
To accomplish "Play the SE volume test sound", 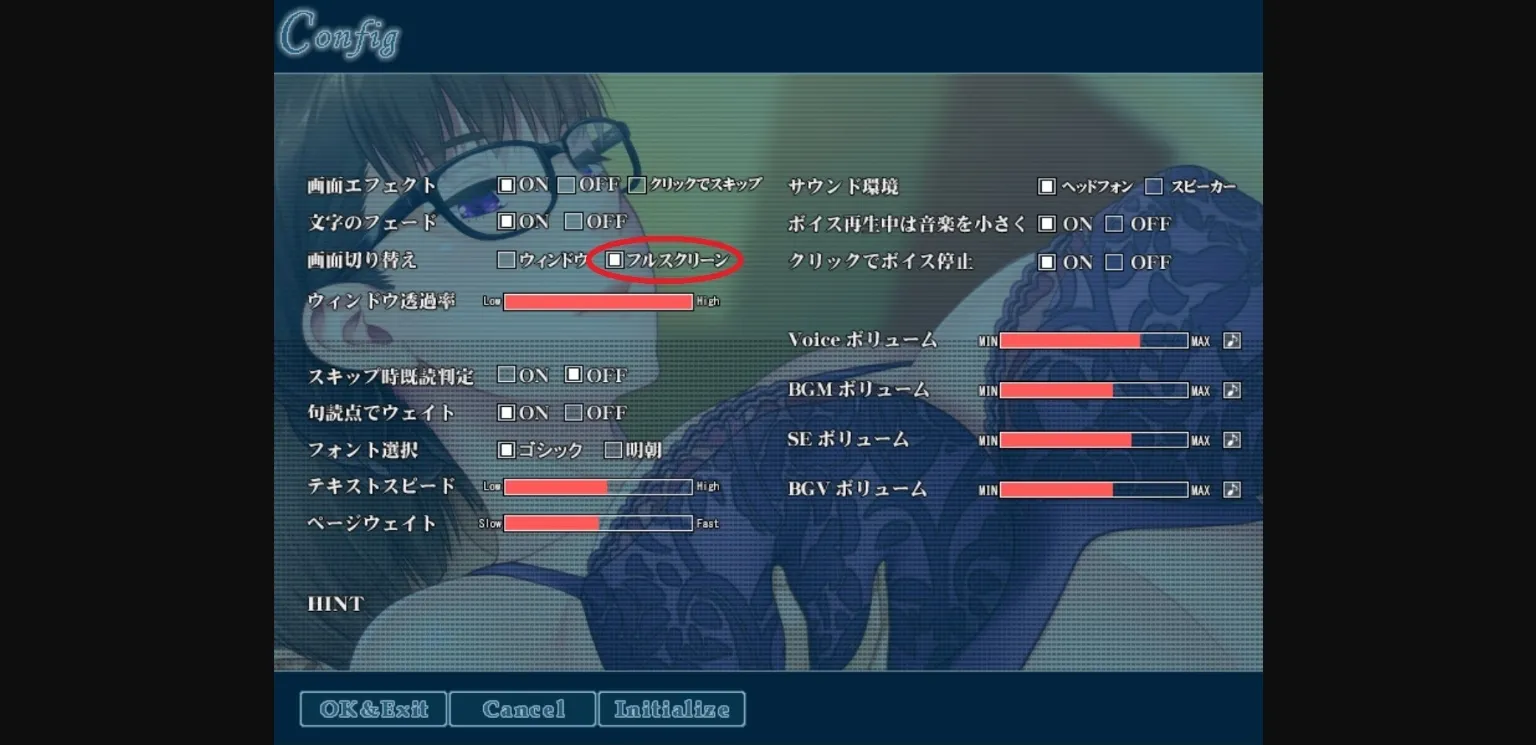I will [1231, 440].
